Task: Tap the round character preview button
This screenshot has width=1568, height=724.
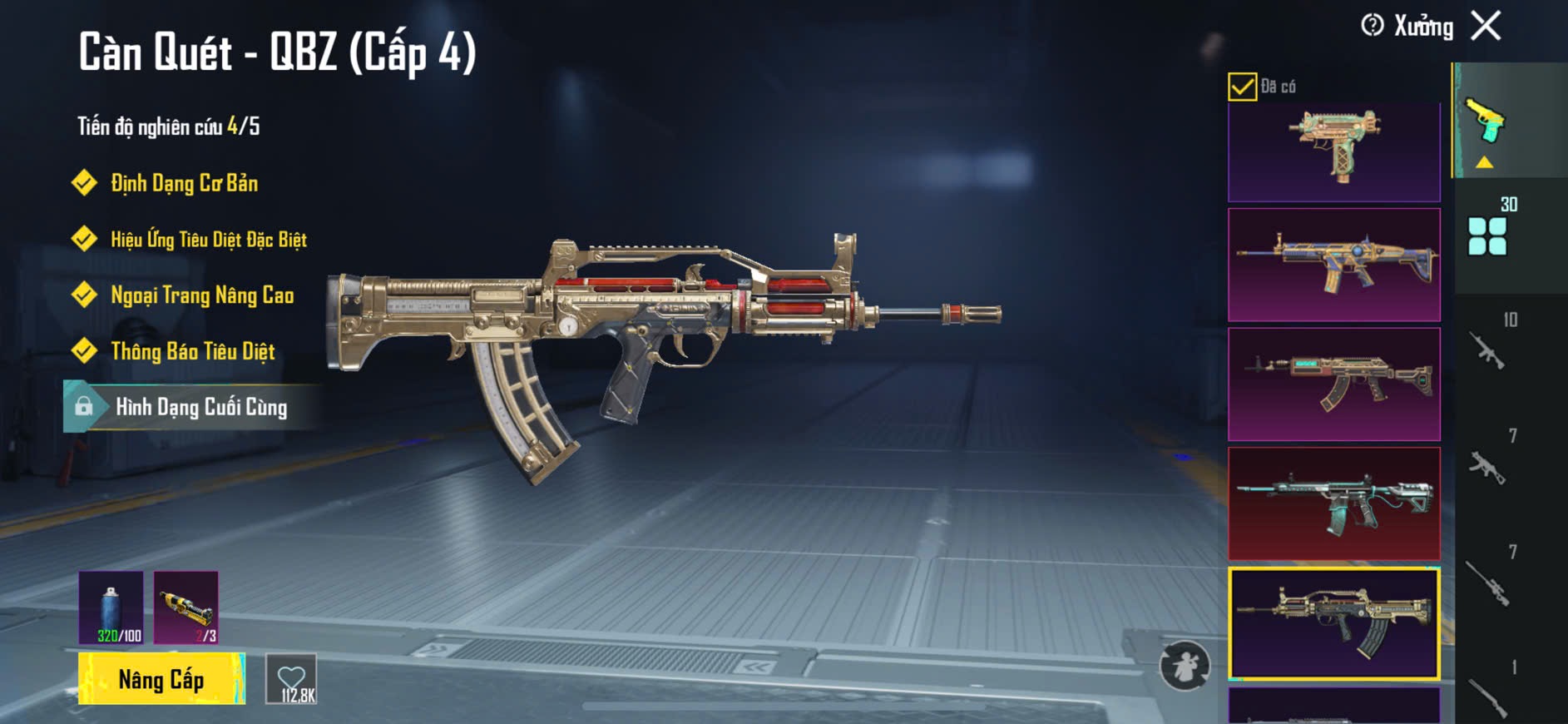Action: pos(1185,665)
